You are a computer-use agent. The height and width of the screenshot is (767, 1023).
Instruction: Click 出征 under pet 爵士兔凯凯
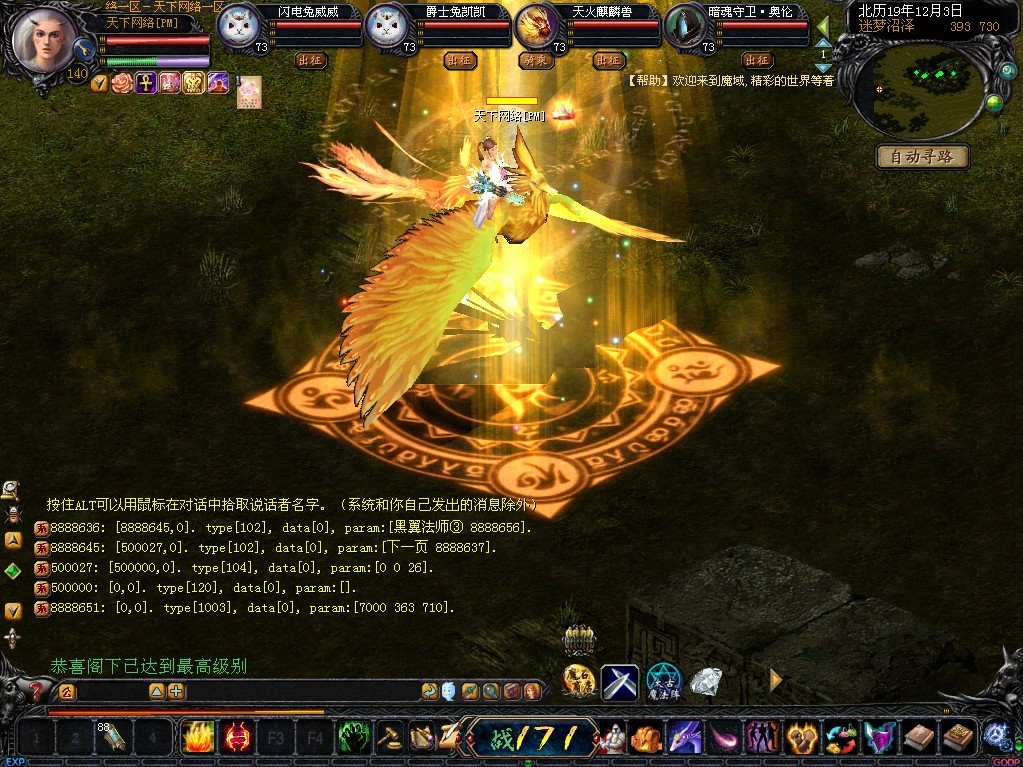click(x=460, y=60)
